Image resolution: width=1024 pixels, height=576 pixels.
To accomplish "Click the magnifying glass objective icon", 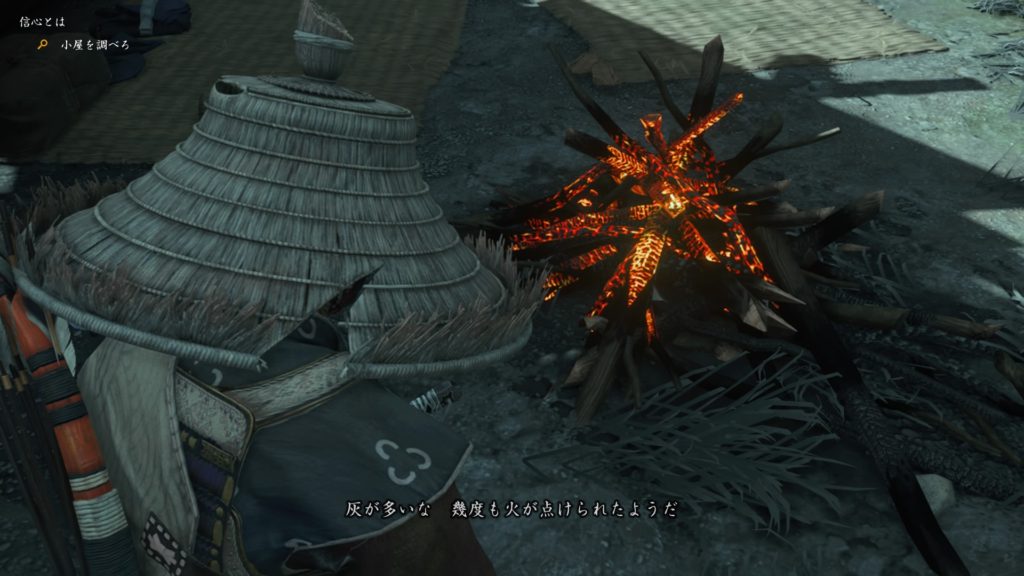I will click(x=42, y=46).
